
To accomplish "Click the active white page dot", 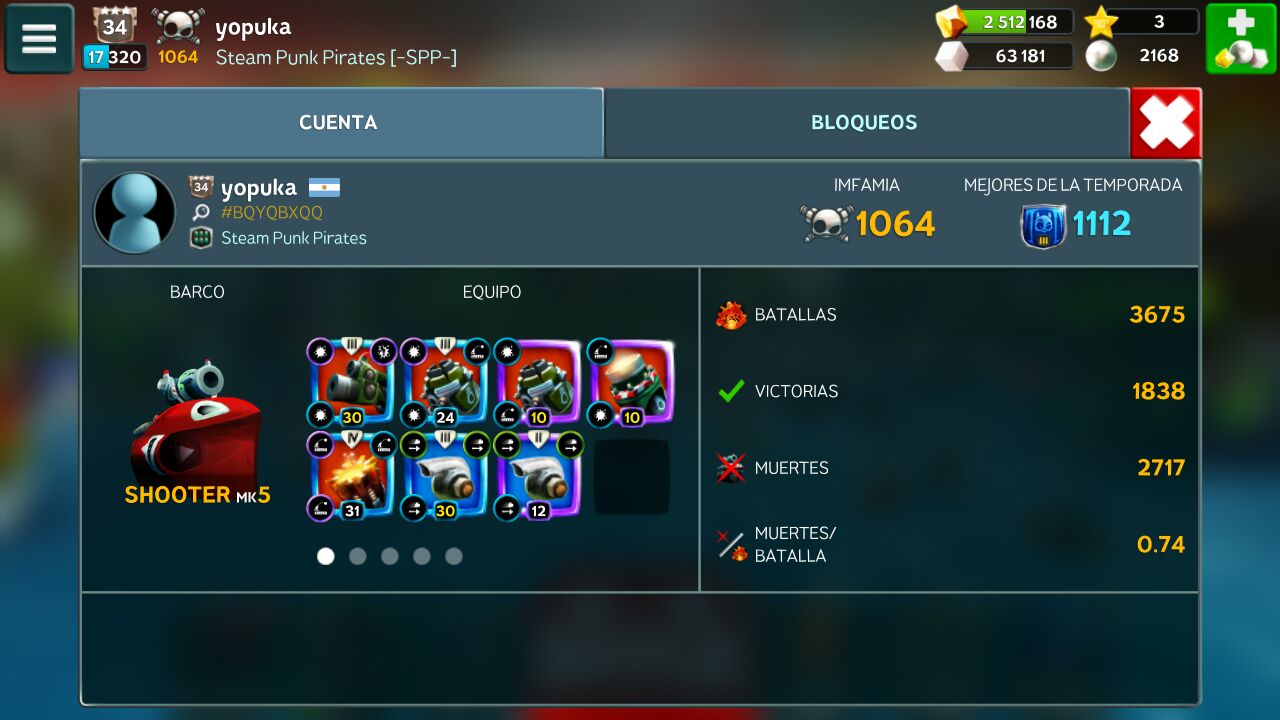I will point(326,556).
